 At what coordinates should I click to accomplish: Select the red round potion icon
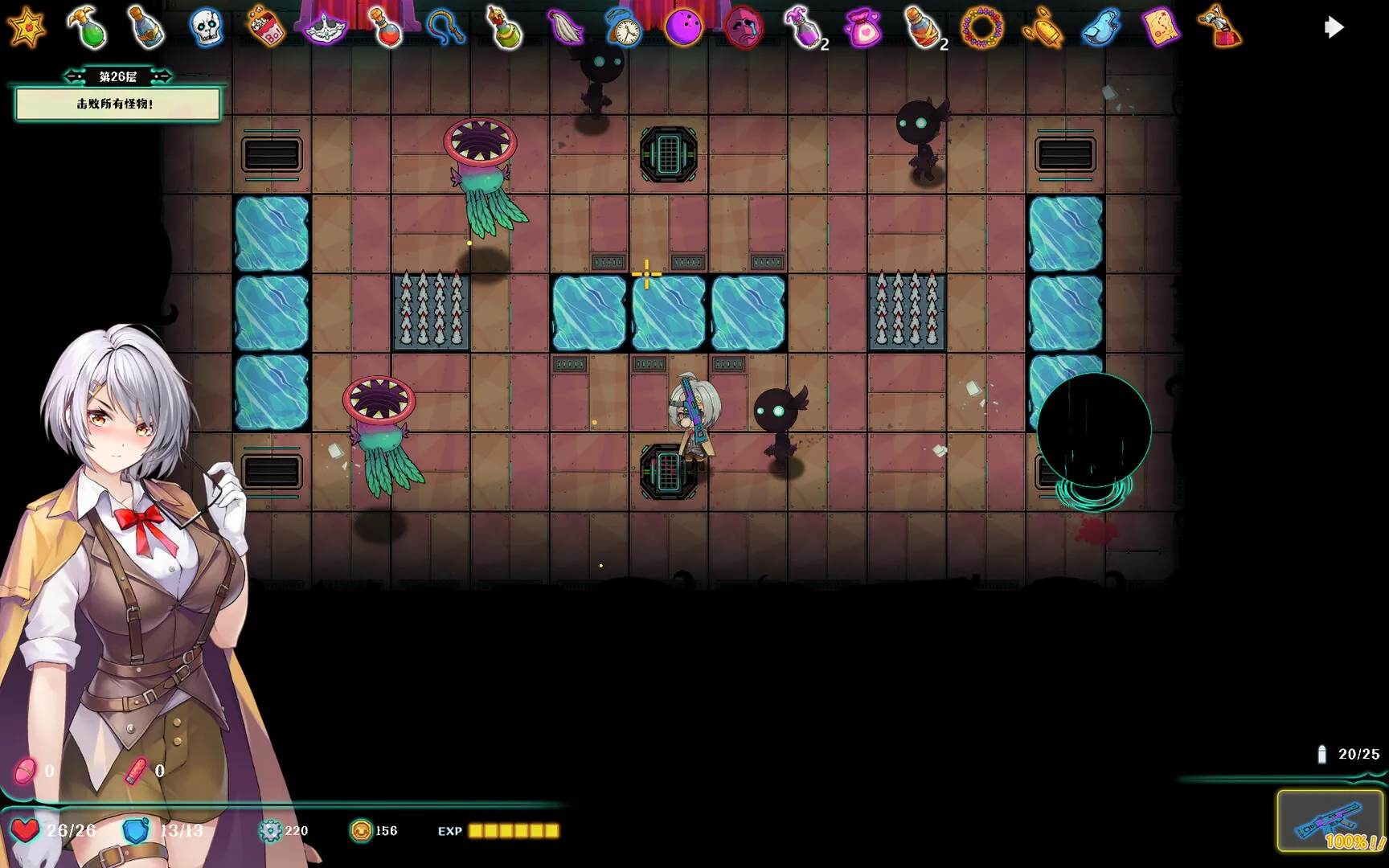pos(387,27)
